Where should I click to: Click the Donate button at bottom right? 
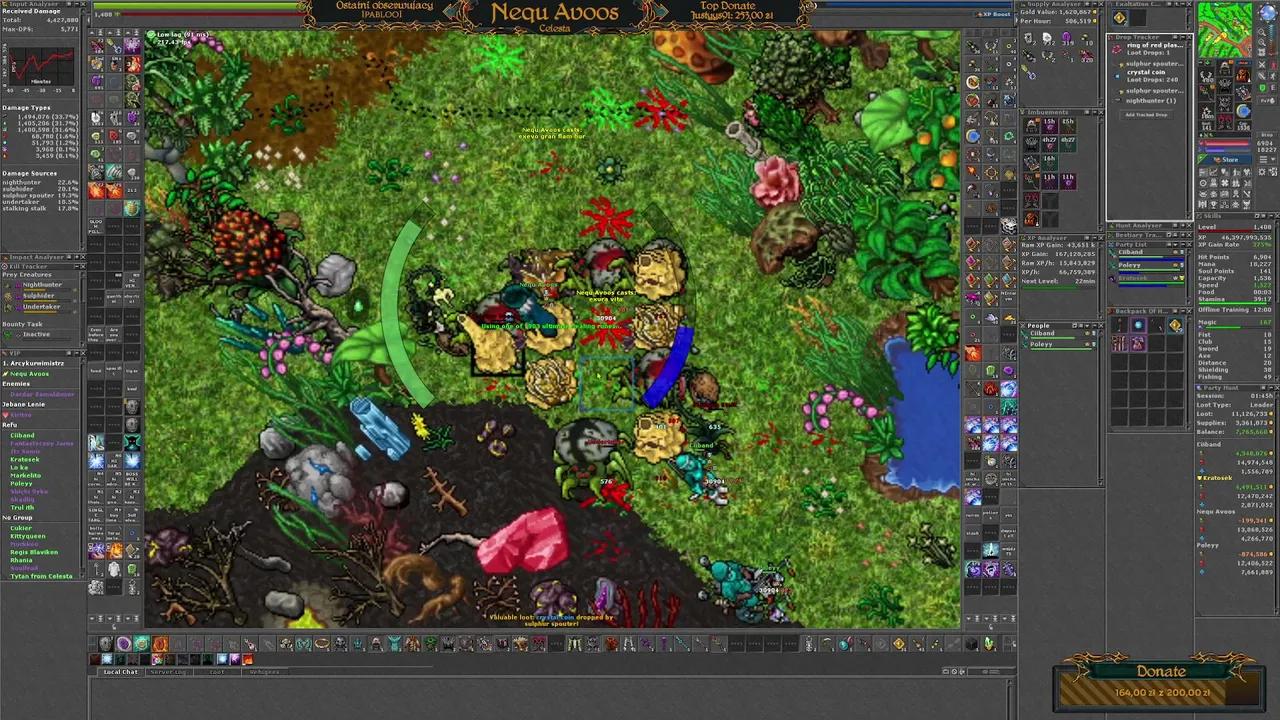coord(1160,671)
